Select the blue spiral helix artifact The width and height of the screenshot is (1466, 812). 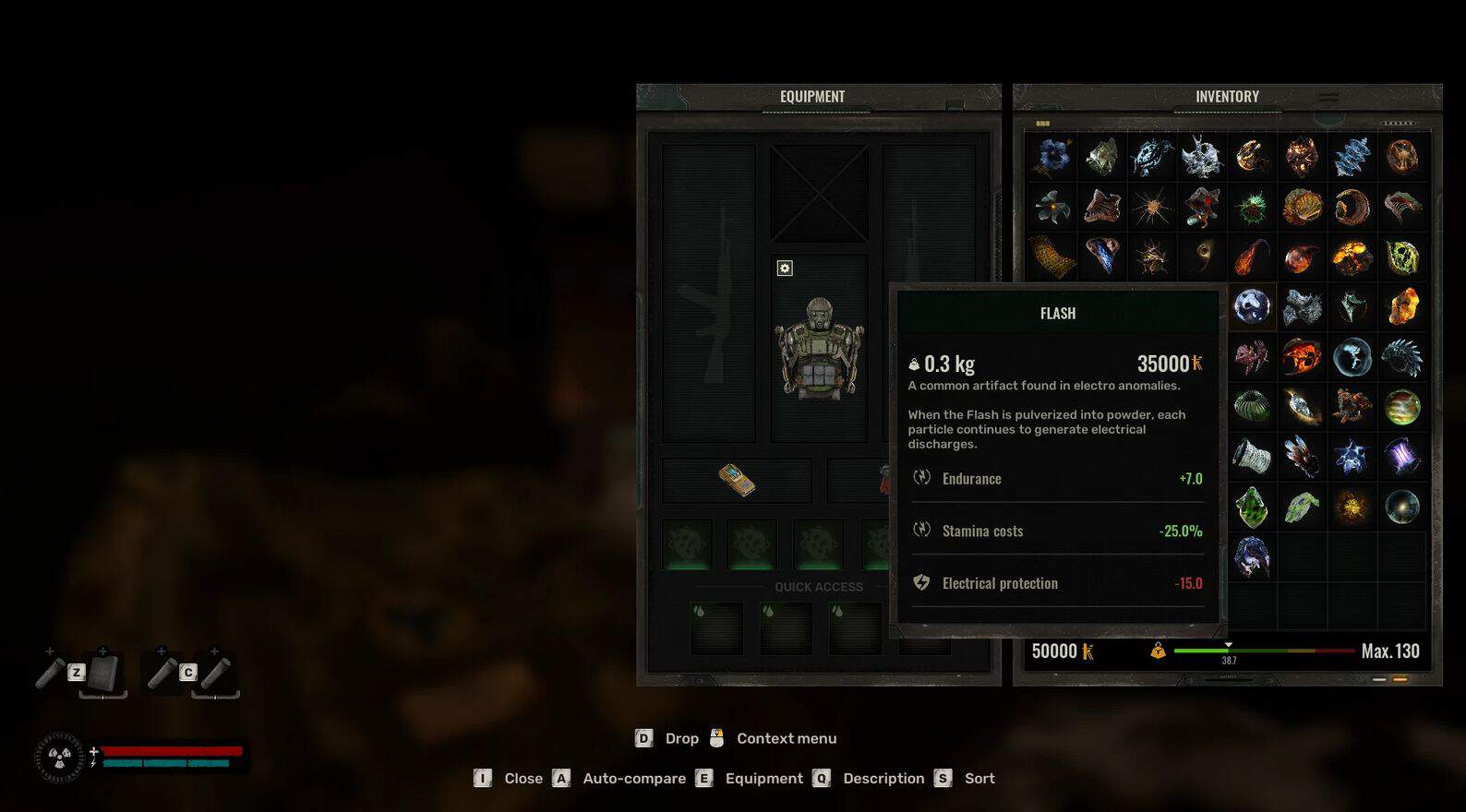pyautogui.click(x=1352, y=157)
